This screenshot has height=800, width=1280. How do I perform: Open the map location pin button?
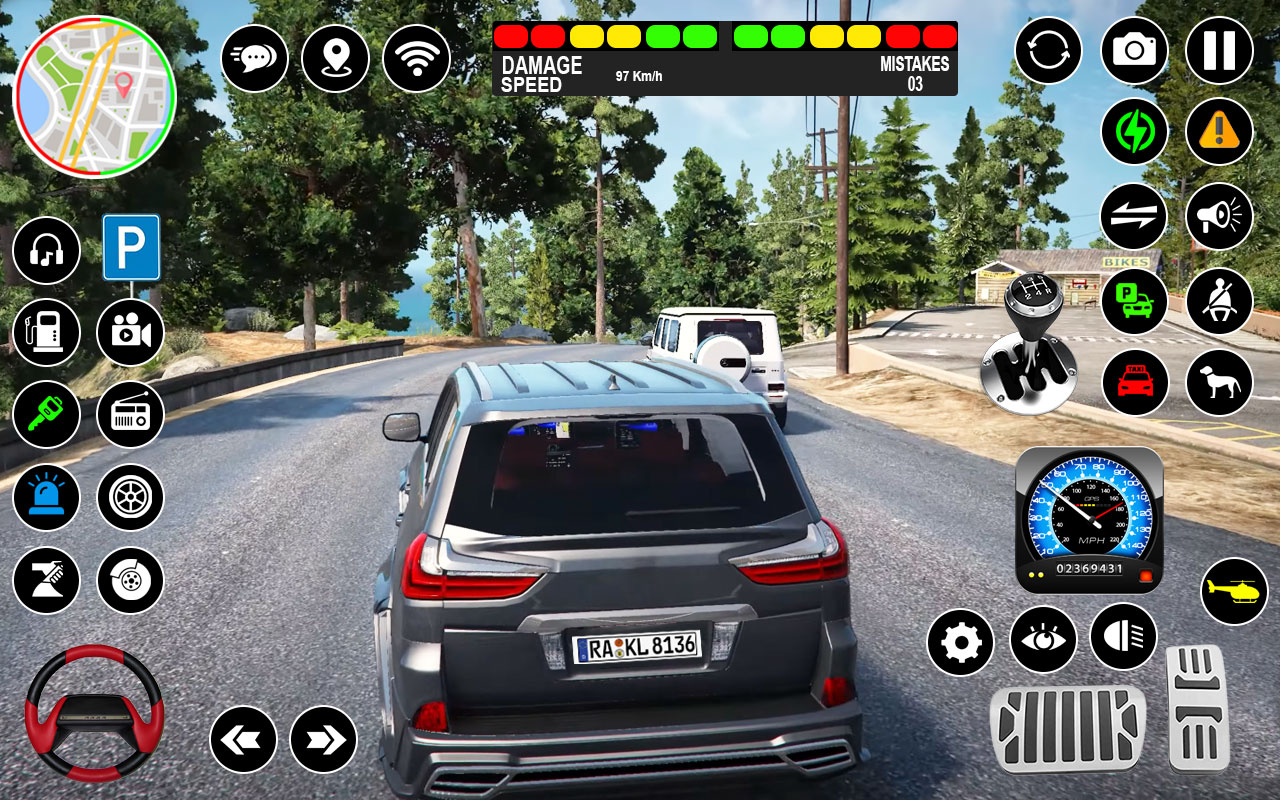(335, 58)
